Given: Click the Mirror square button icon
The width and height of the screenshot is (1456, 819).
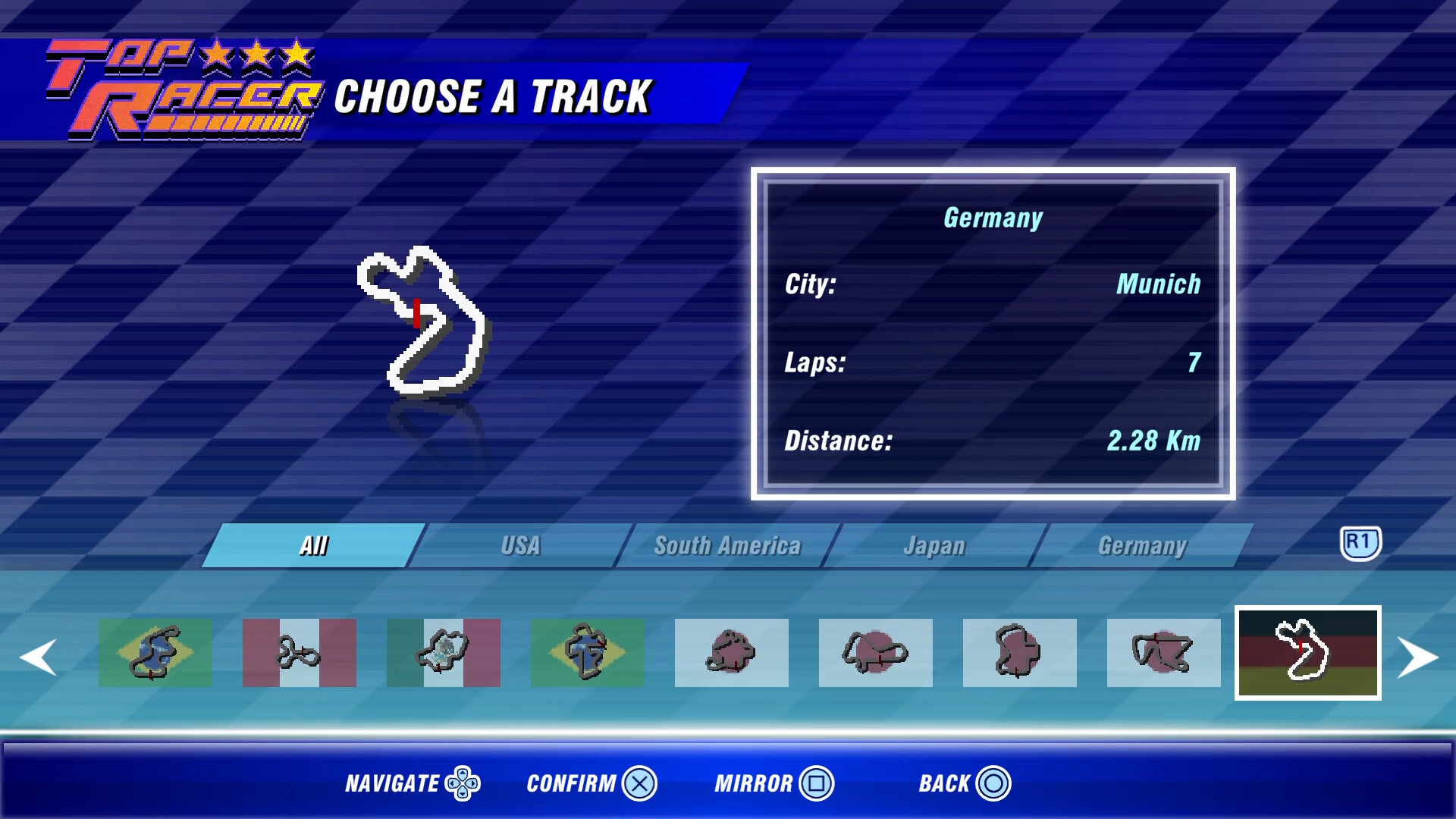Looking at the screenshot, I should click(x=817, y=785).
